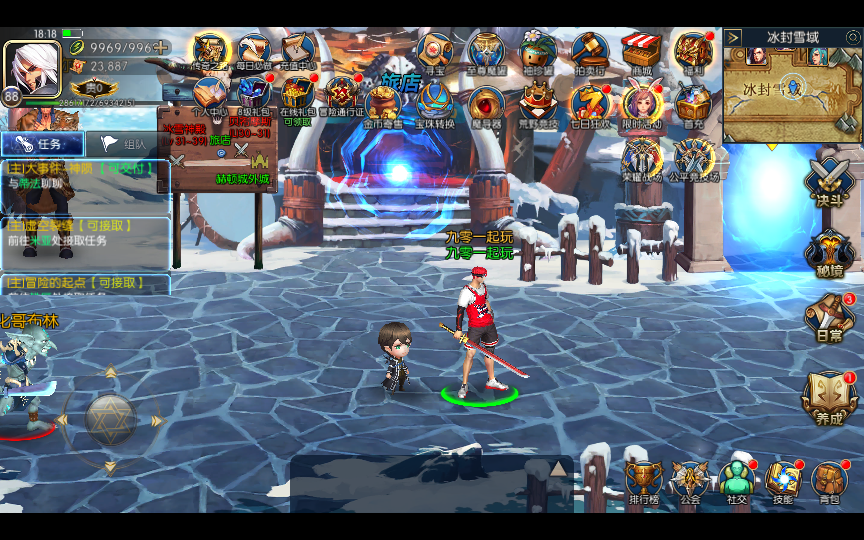Open the 限时活动 limited-time event icon
Image resolution: width=864 pixels, height=540 pixels.
(641, 104)
